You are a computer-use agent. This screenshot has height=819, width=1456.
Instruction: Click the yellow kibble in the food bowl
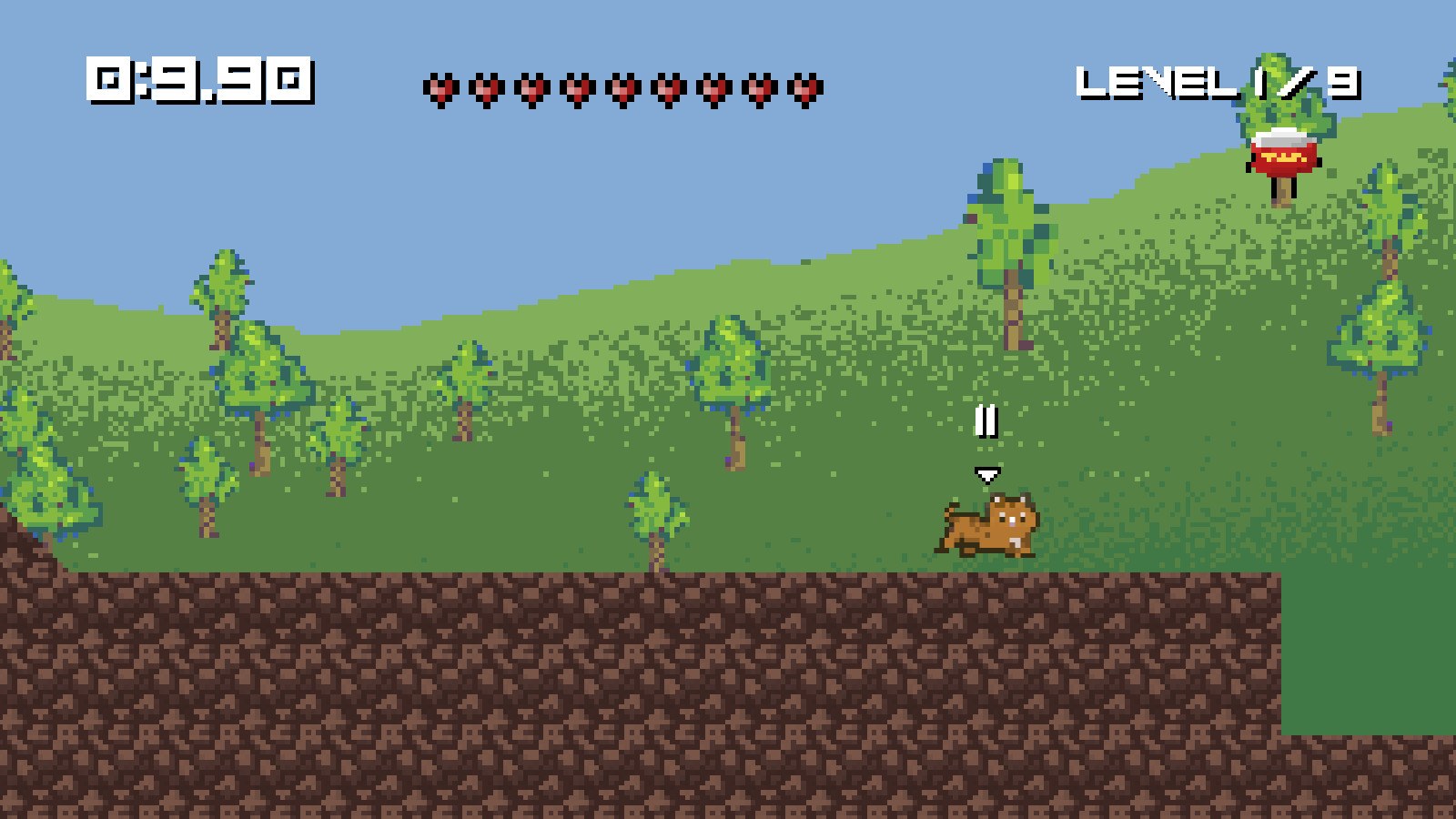coord(1283,157)
